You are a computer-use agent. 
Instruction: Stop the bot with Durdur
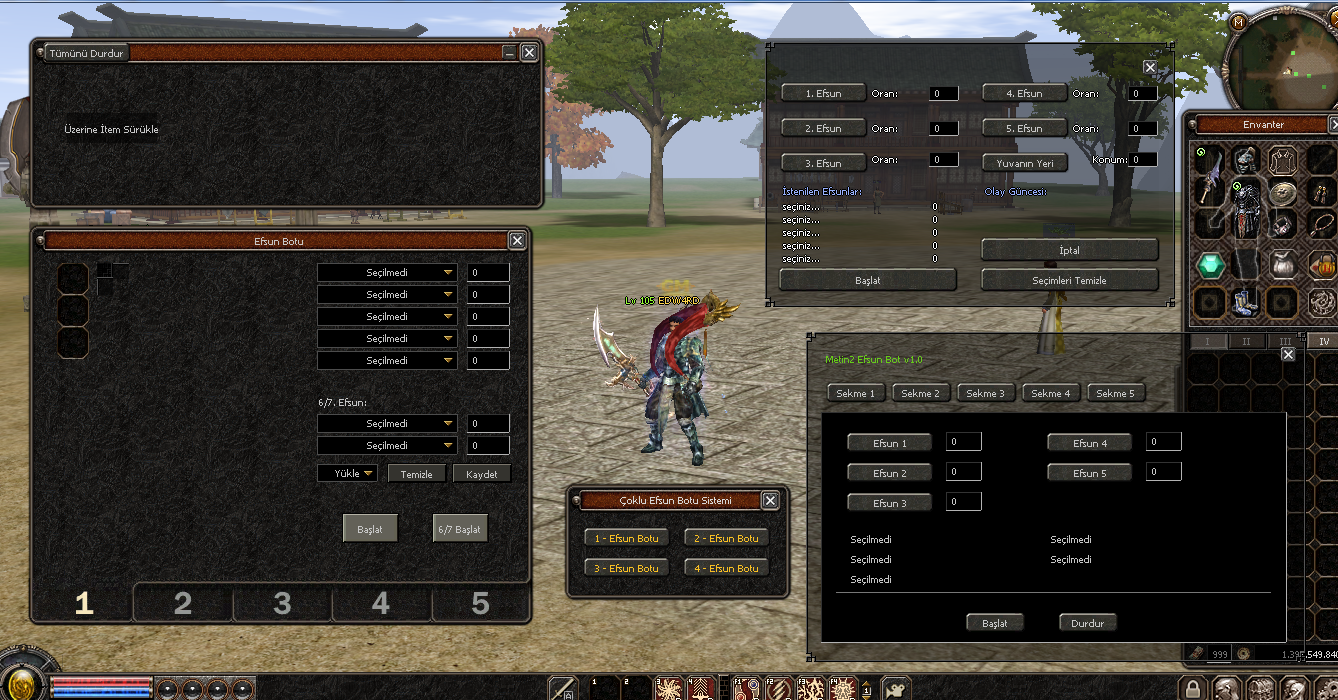(x=1087, y=622)
